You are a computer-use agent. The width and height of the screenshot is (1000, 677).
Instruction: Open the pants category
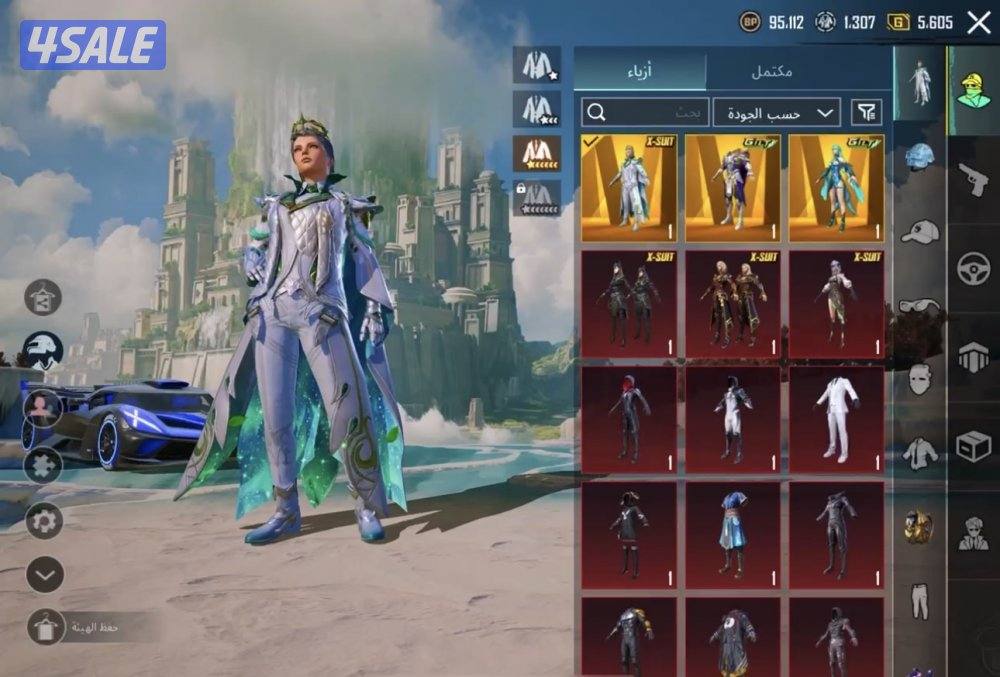click(x=919, y=600)
